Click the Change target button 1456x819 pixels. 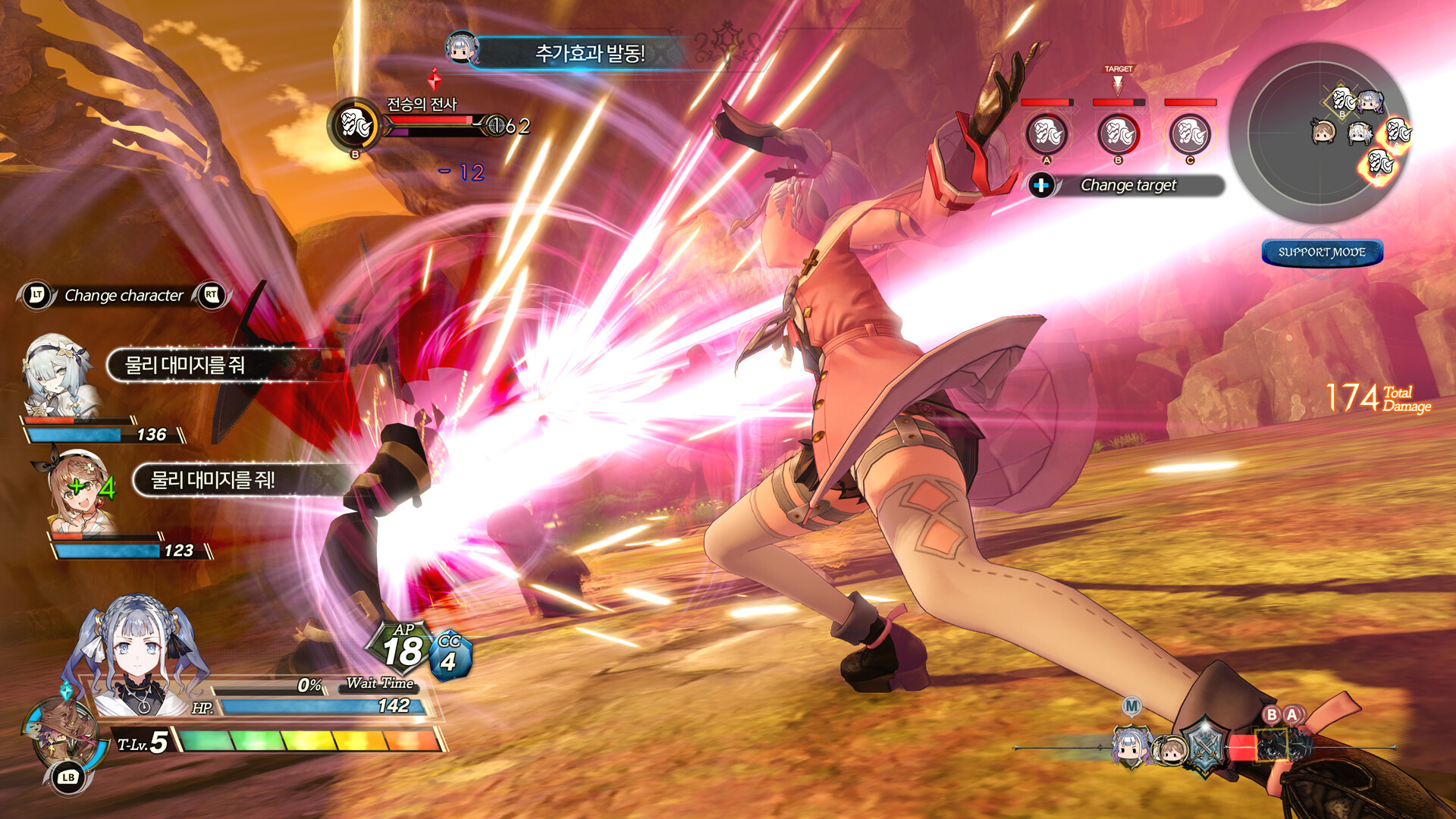pos(1127,185)
